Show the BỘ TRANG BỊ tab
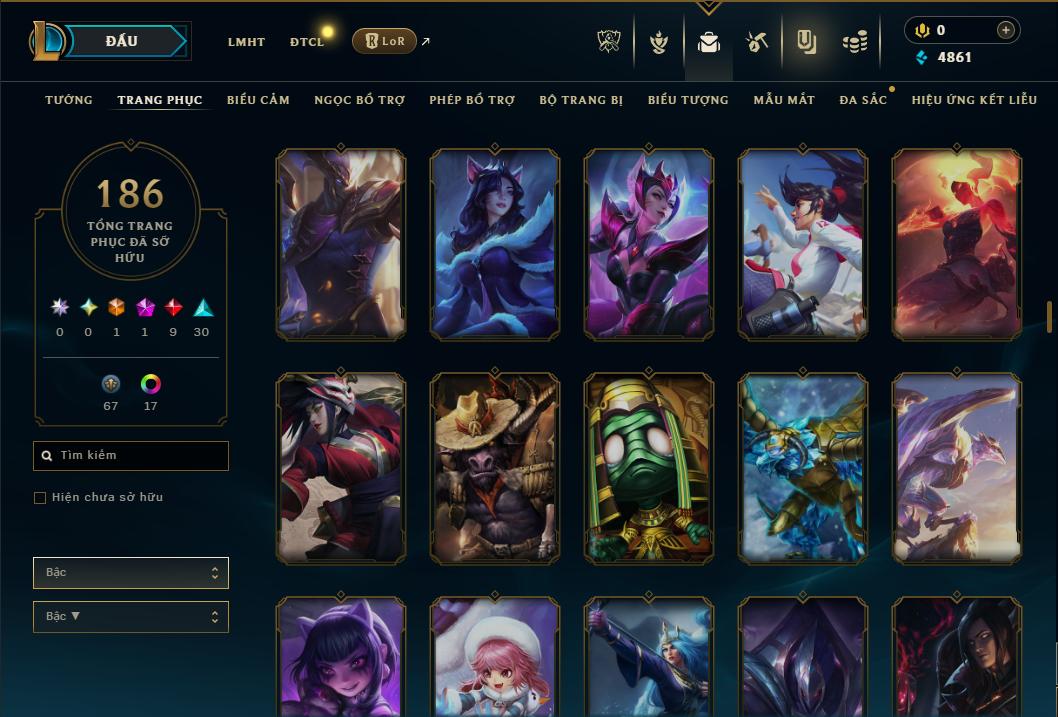Screen dimensions: 1058x717 (x=581, y=100)
